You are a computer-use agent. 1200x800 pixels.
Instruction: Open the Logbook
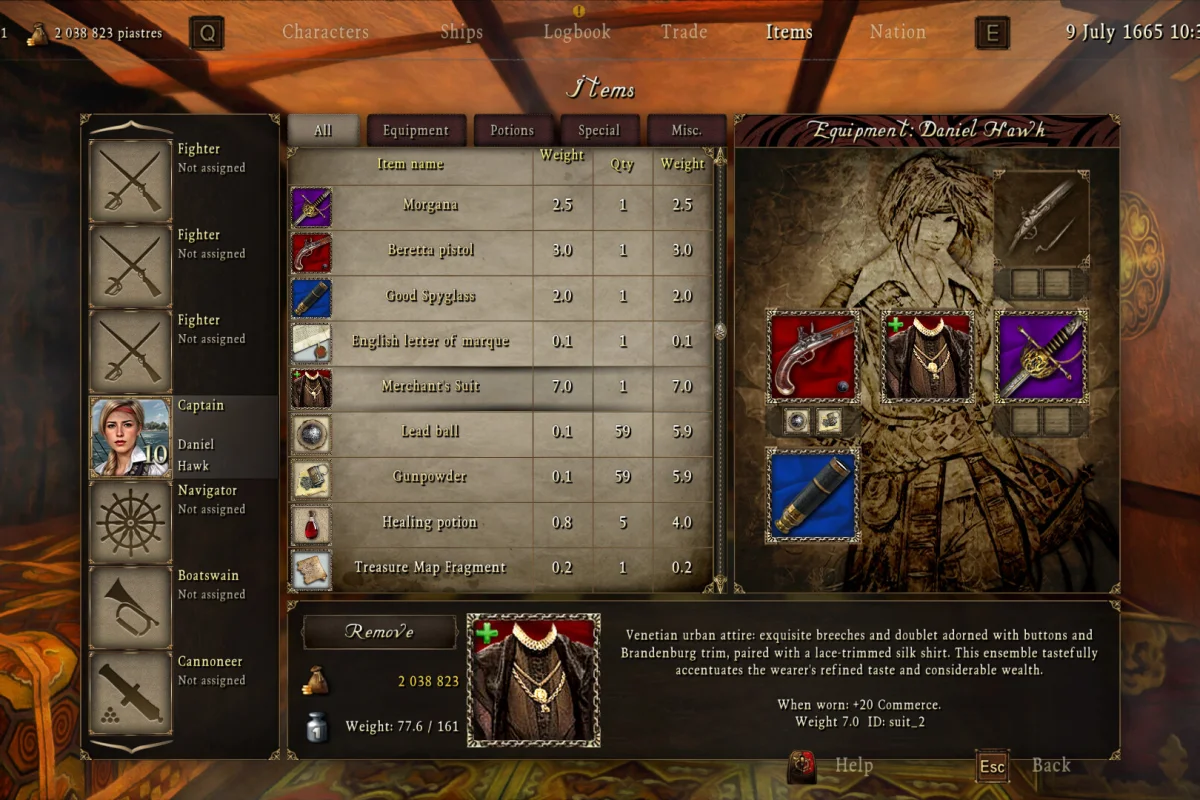point(577,32)
